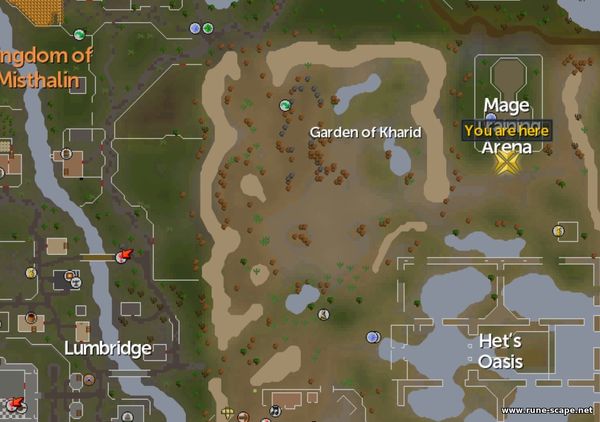
Task: Select the green map icon beside Garden of Kharid
Action: (285, 105)
